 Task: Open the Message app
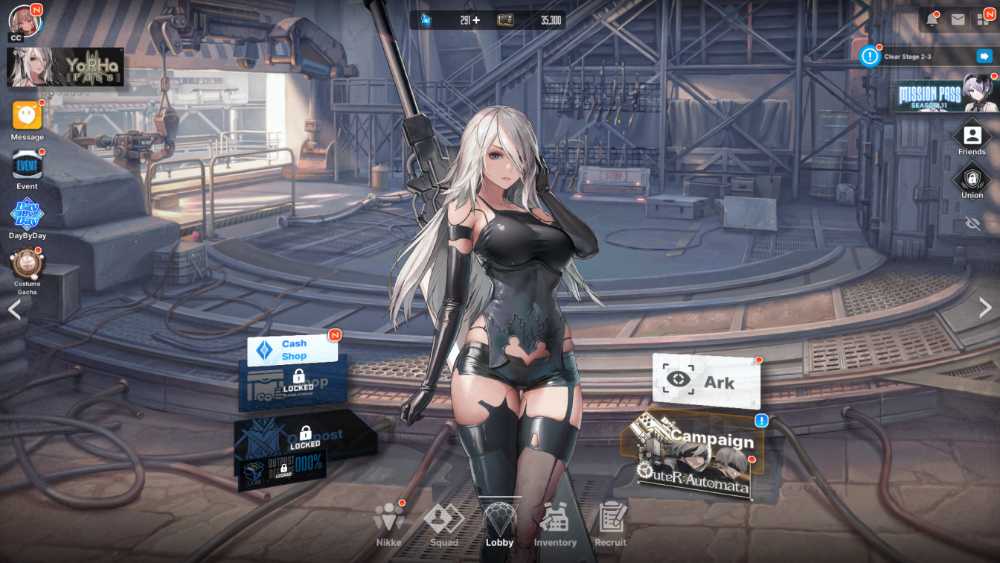27,116
